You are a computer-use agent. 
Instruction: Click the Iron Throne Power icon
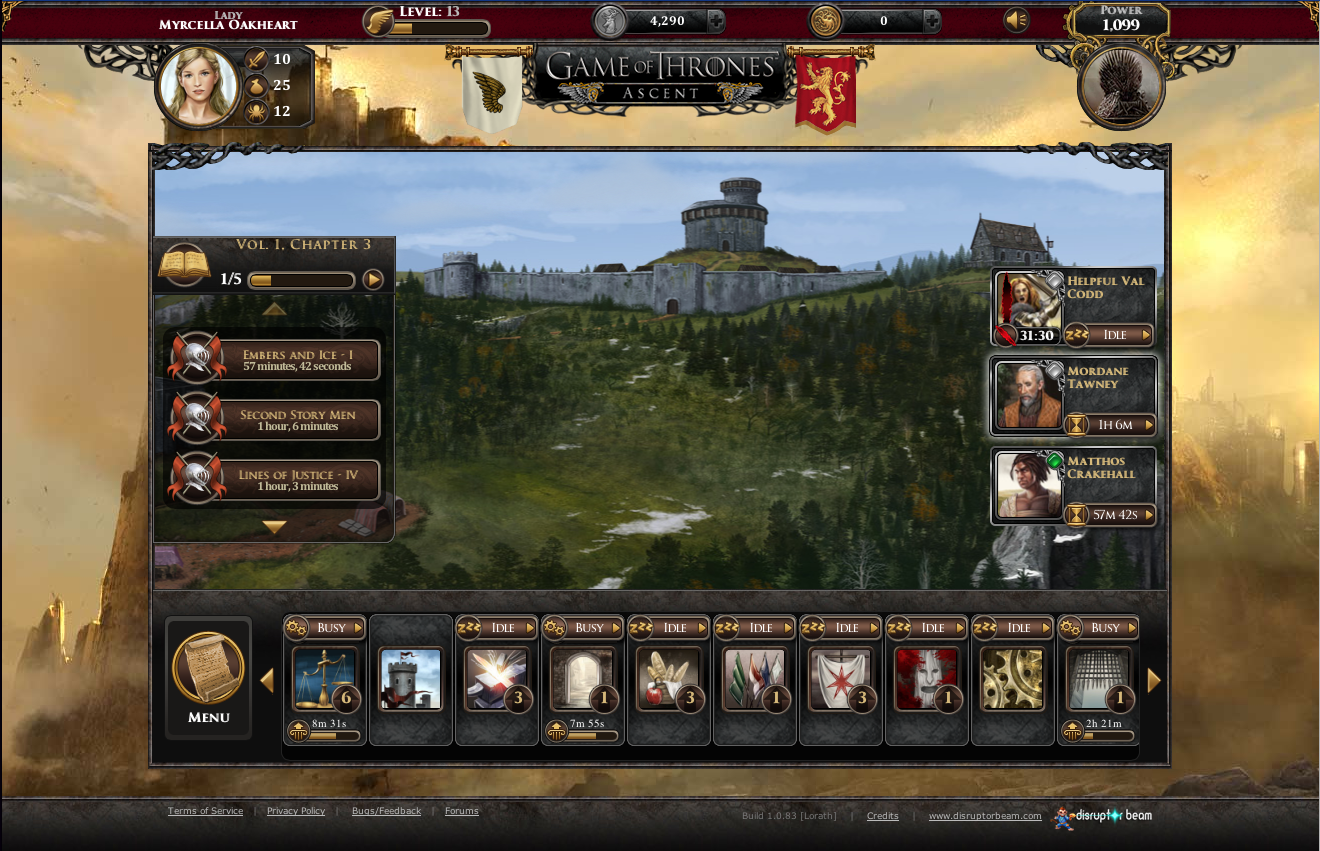[x=1120, y=86]
